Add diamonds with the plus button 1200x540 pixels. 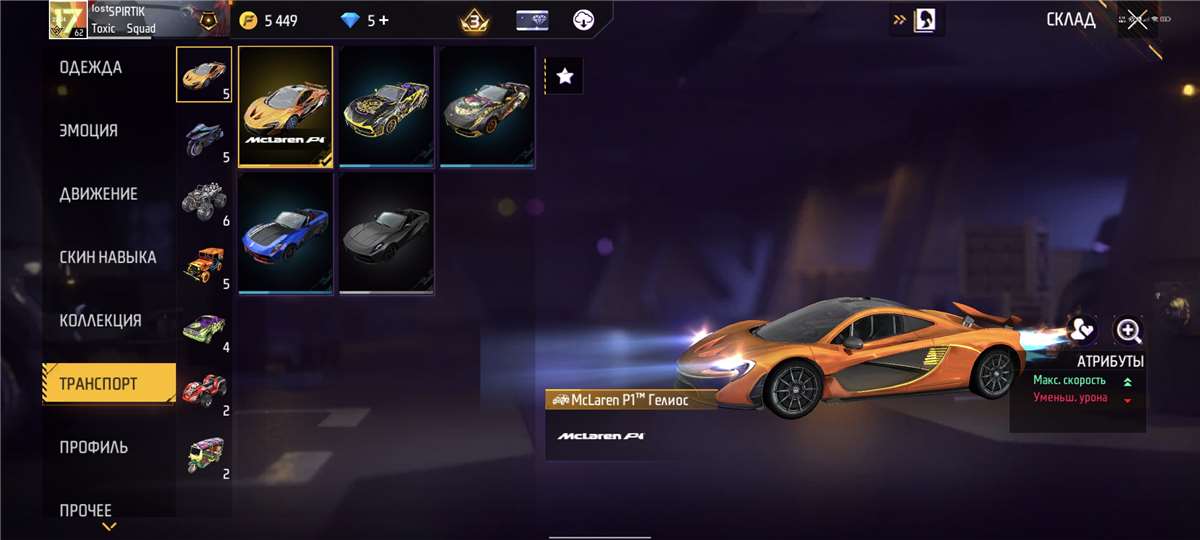pyautogui.click(x=383, y=20)
